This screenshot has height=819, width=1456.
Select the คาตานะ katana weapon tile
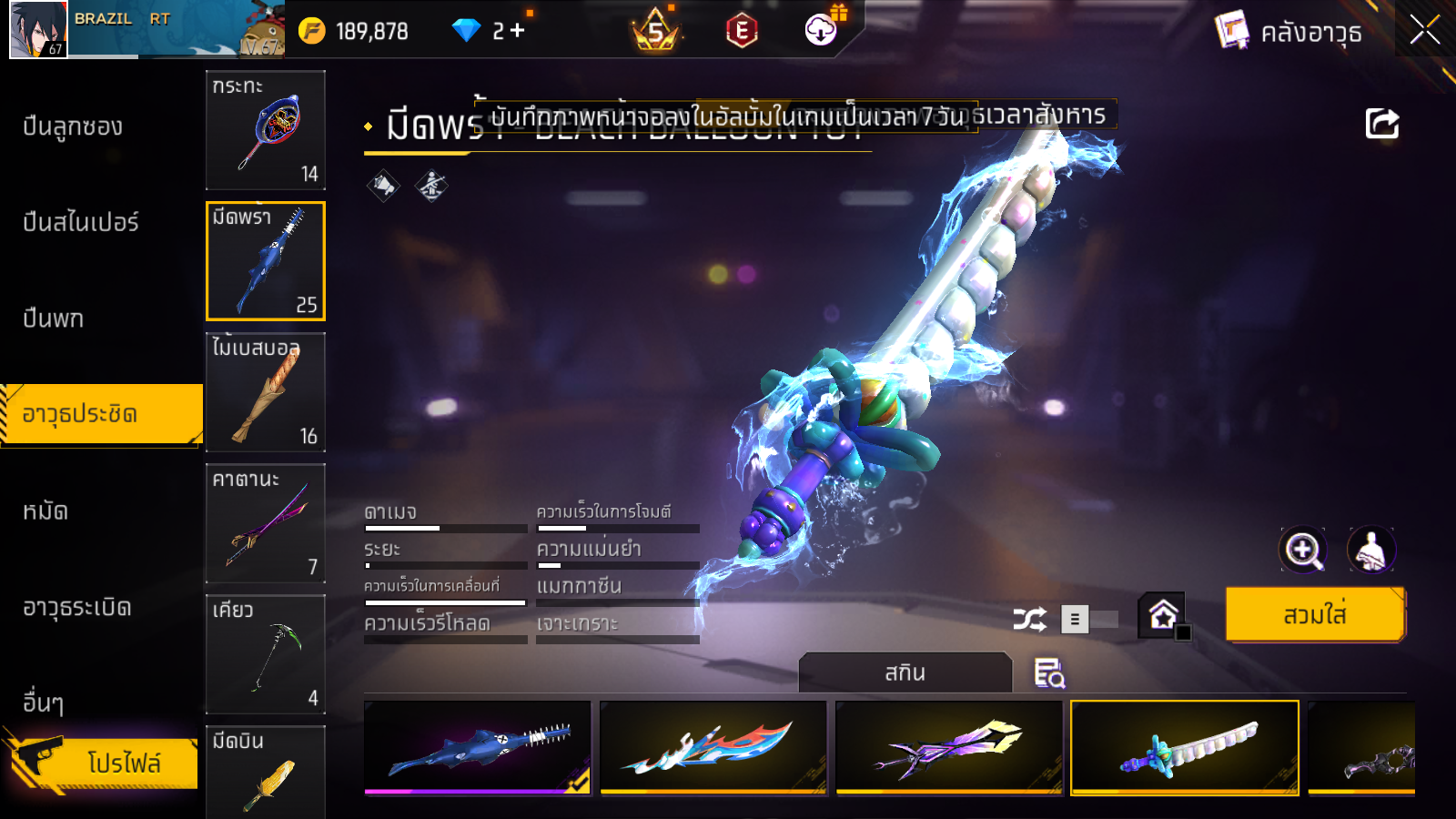click(266, 523)
